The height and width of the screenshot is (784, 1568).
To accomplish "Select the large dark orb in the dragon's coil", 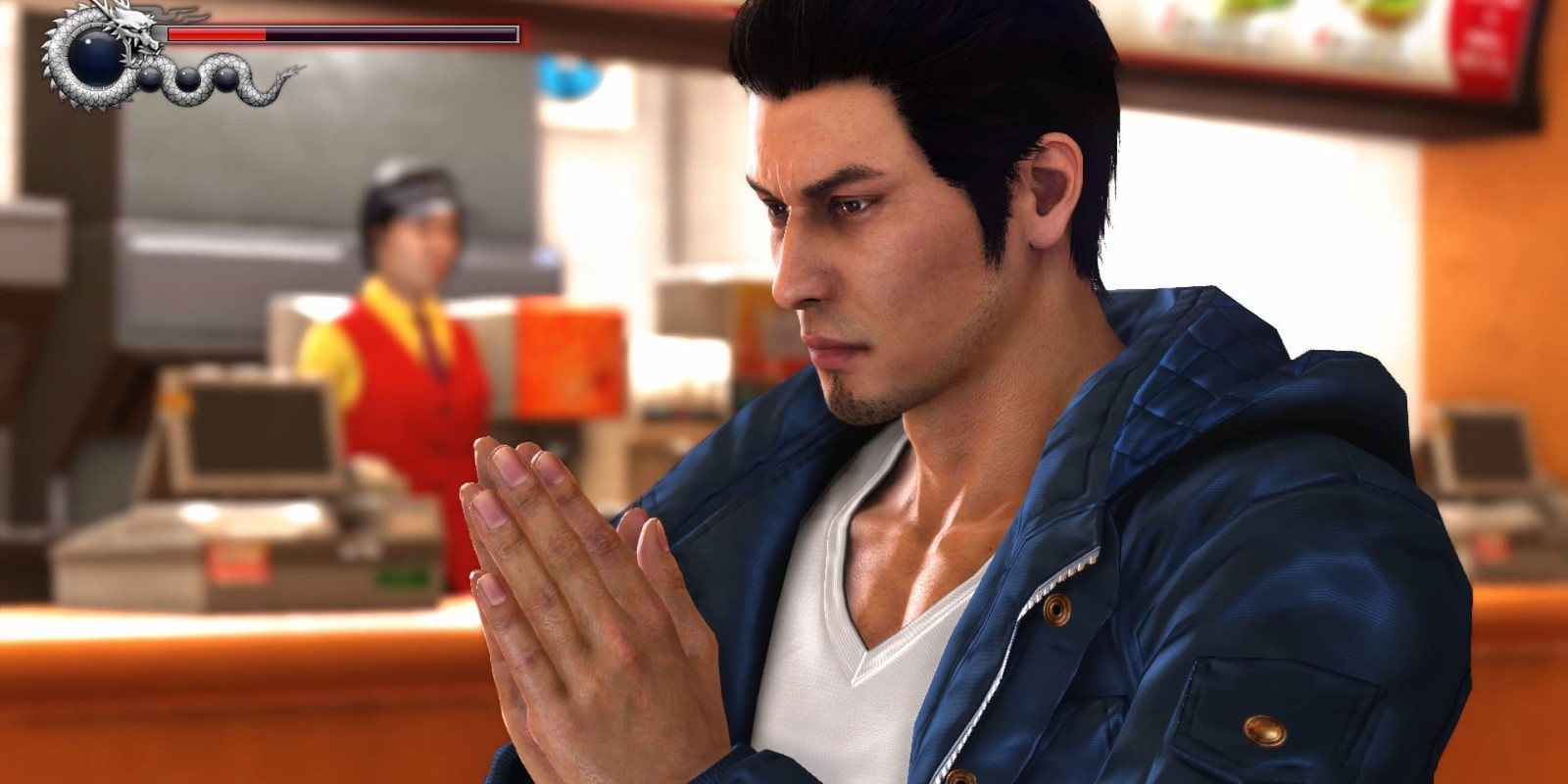I will 94,60.
